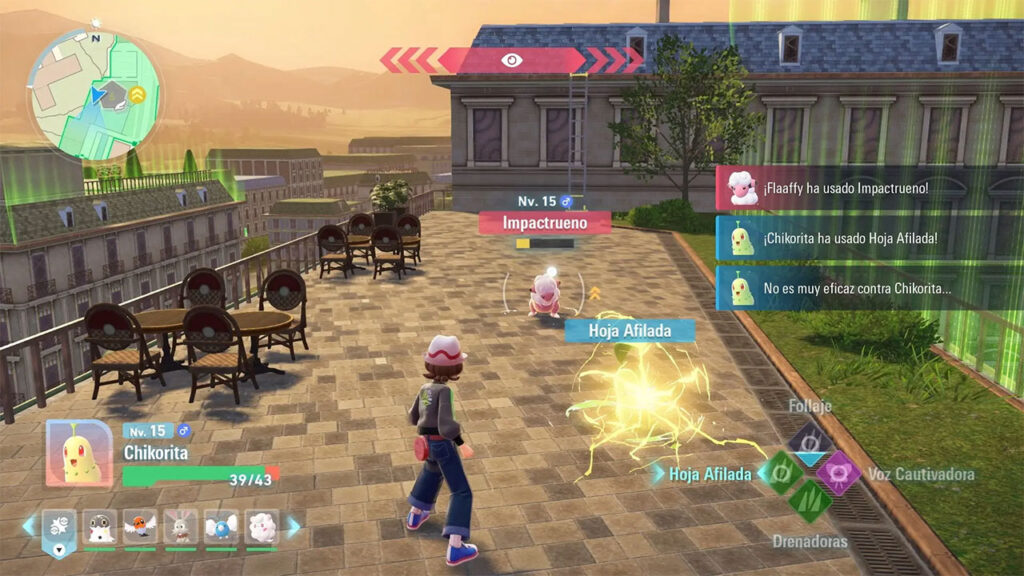
Task: Switch to the Spewpa party slot
Action: (x=100, y=526)
